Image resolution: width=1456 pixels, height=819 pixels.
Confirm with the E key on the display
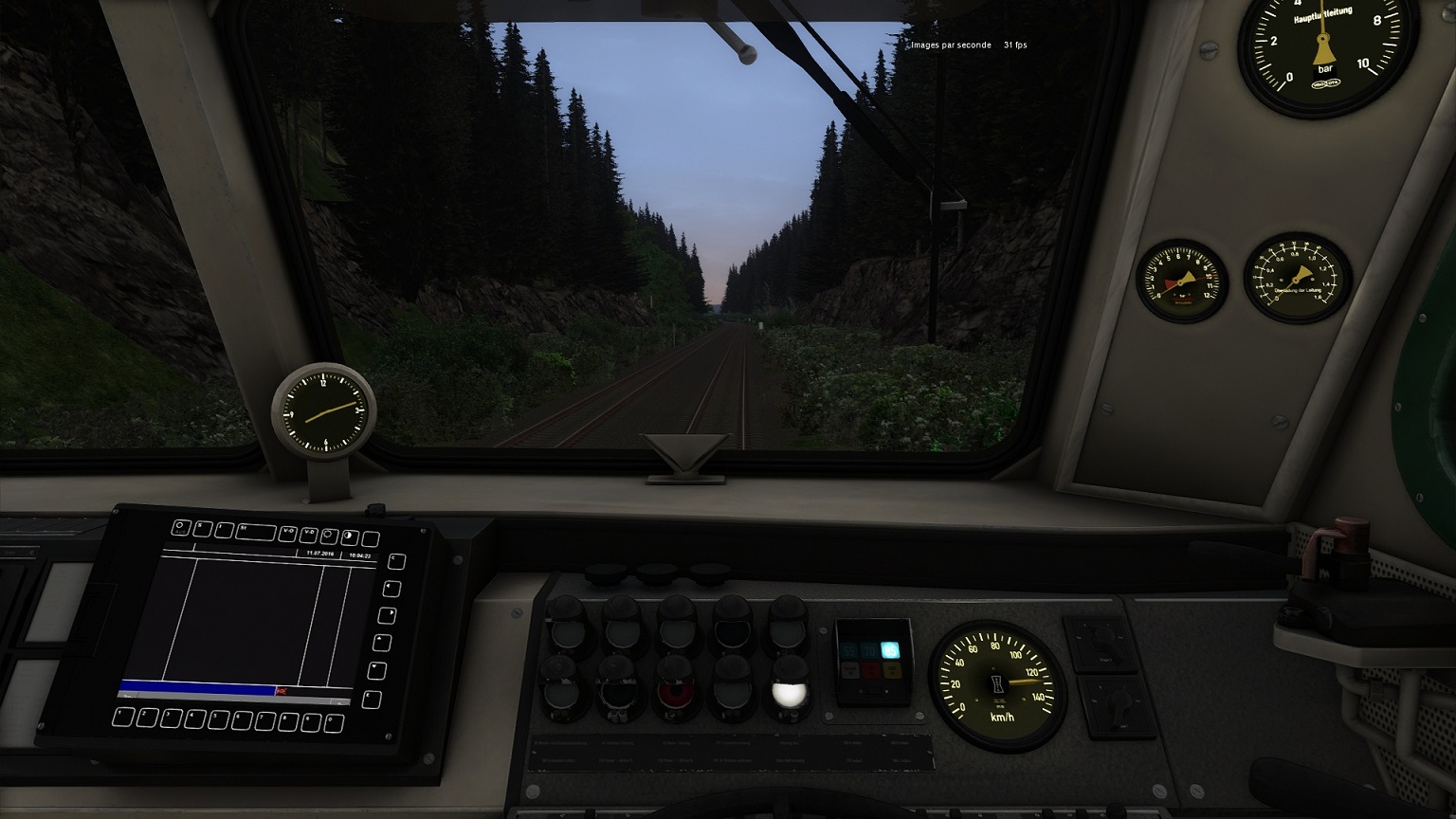pos(372,701)
